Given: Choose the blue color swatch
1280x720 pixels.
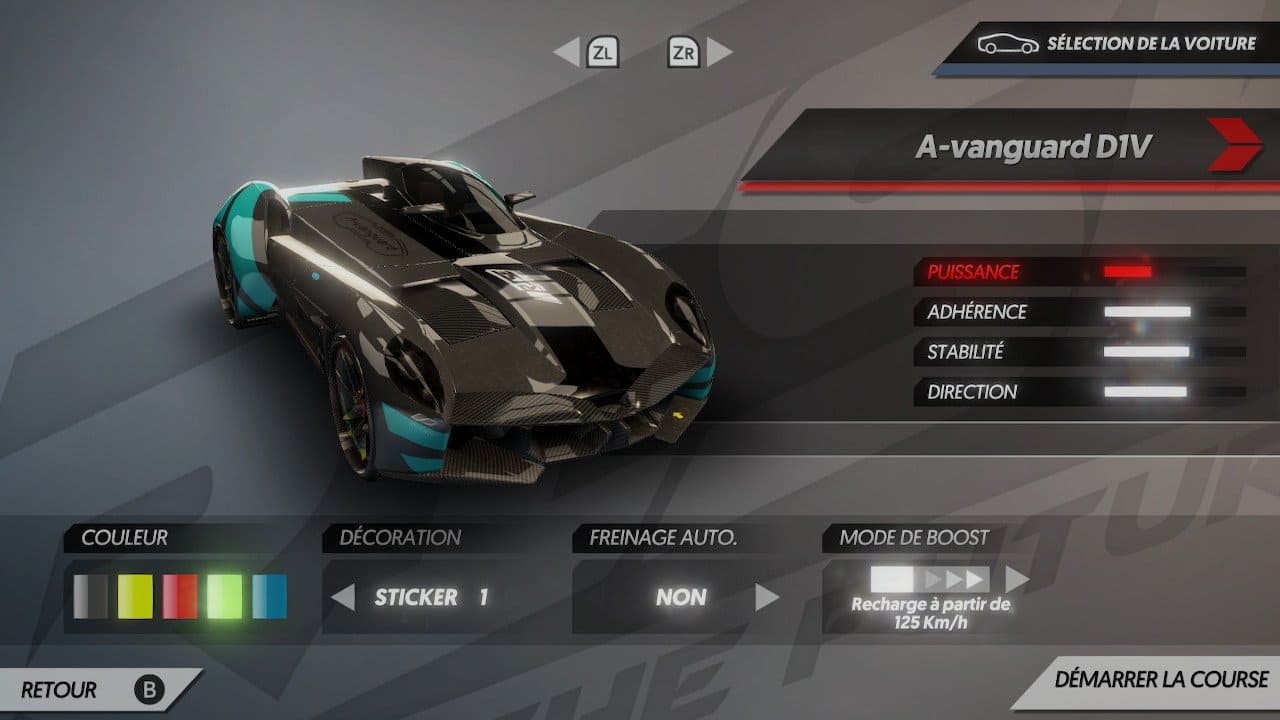Looking at the screenshot, I should point(269,597).
